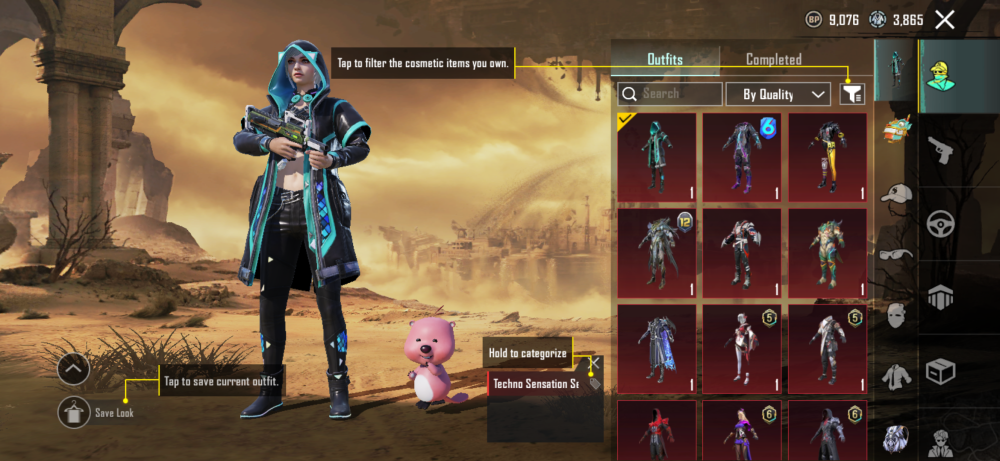Open the cap headwear category
This screenshot has width=1000, height=461.
(896, 193)
